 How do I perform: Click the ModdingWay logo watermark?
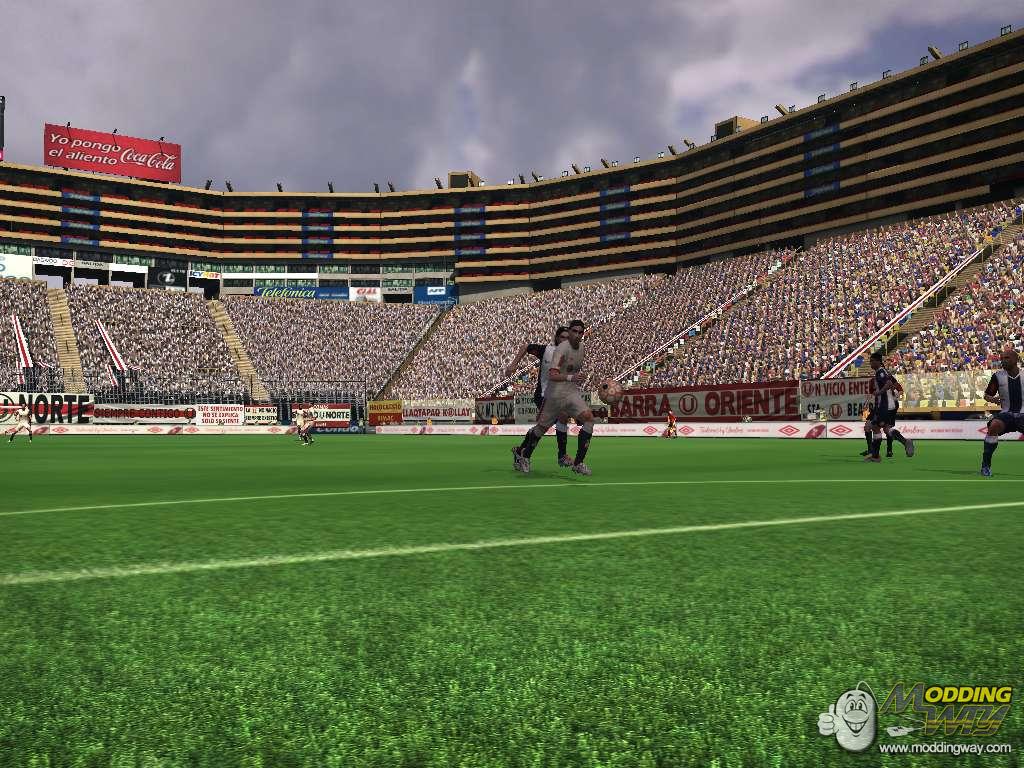pos(914,711)
